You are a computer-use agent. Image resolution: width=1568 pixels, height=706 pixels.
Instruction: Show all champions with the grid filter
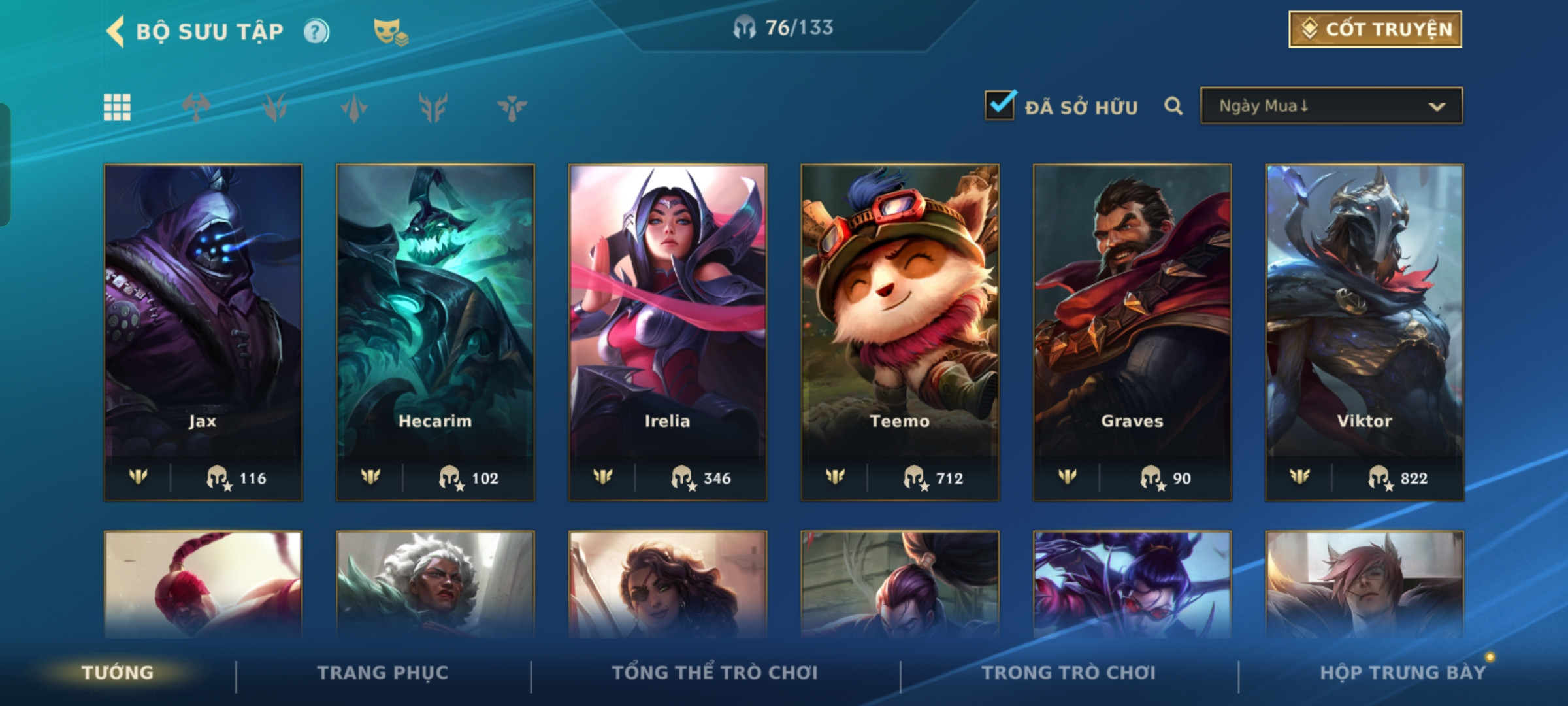(117, 107)
